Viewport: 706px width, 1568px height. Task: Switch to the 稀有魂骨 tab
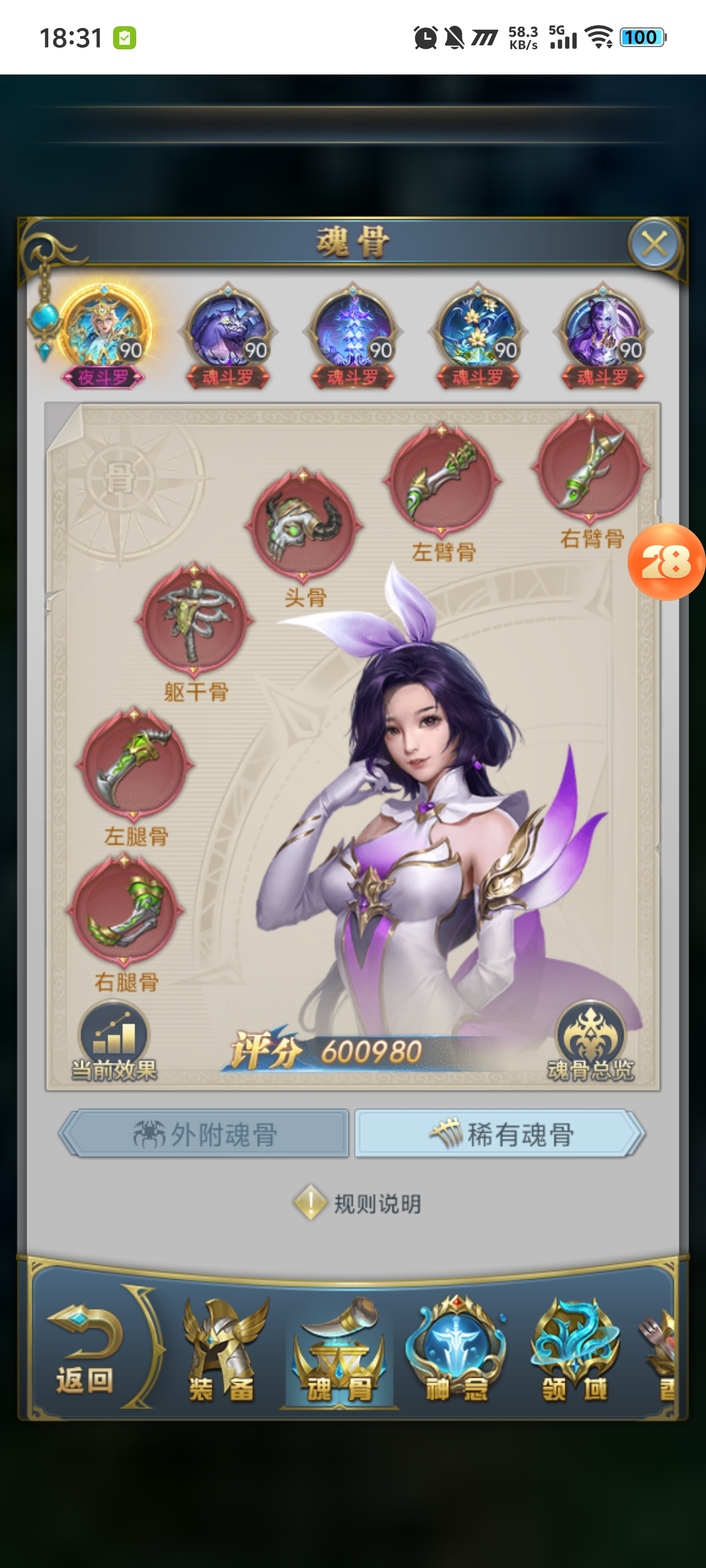[x=500, y=1133]
